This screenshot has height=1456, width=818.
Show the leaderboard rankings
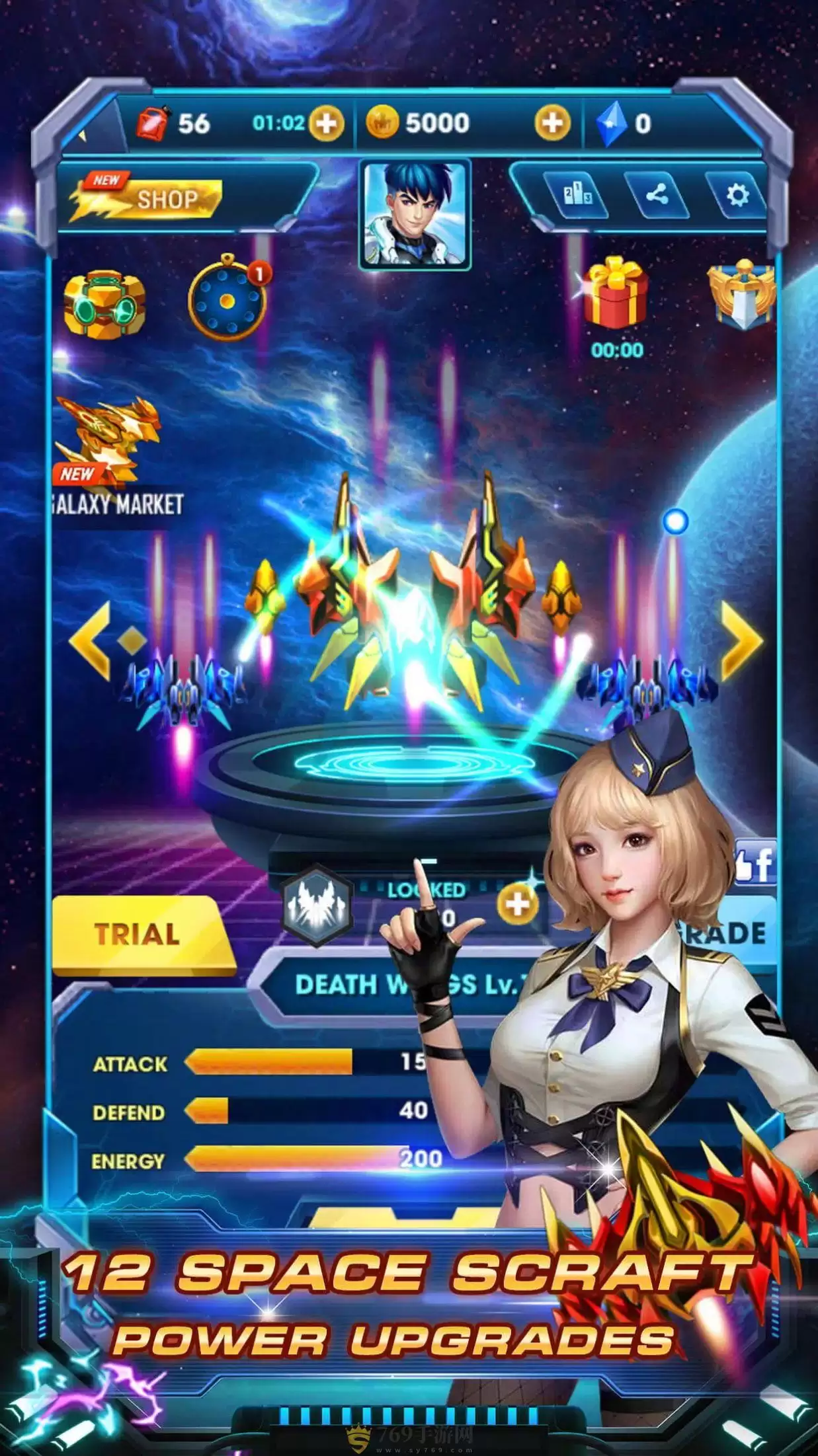click(x=577, y=195)
